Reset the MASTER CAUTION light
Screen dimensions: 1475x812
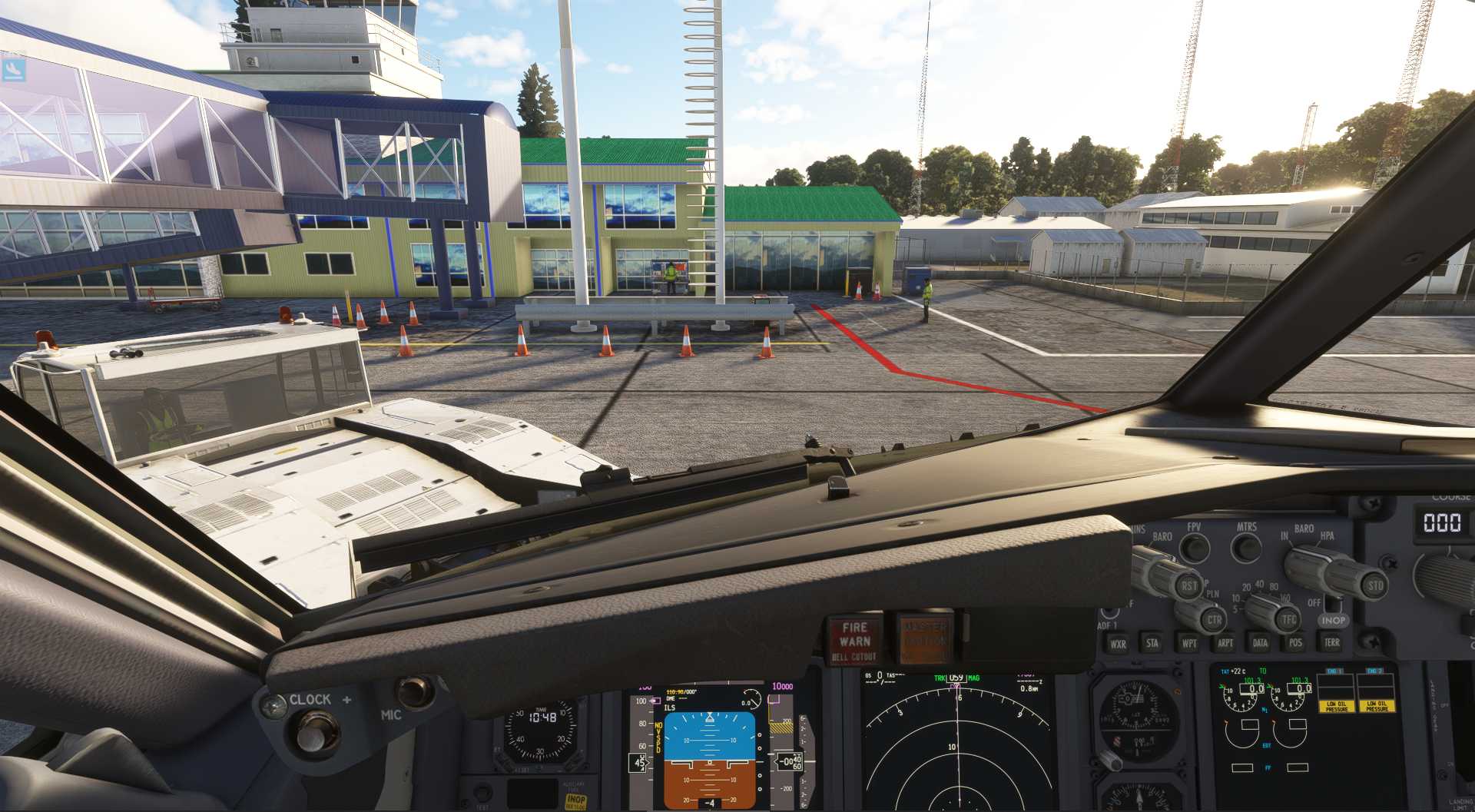click(x=924, y=638)
